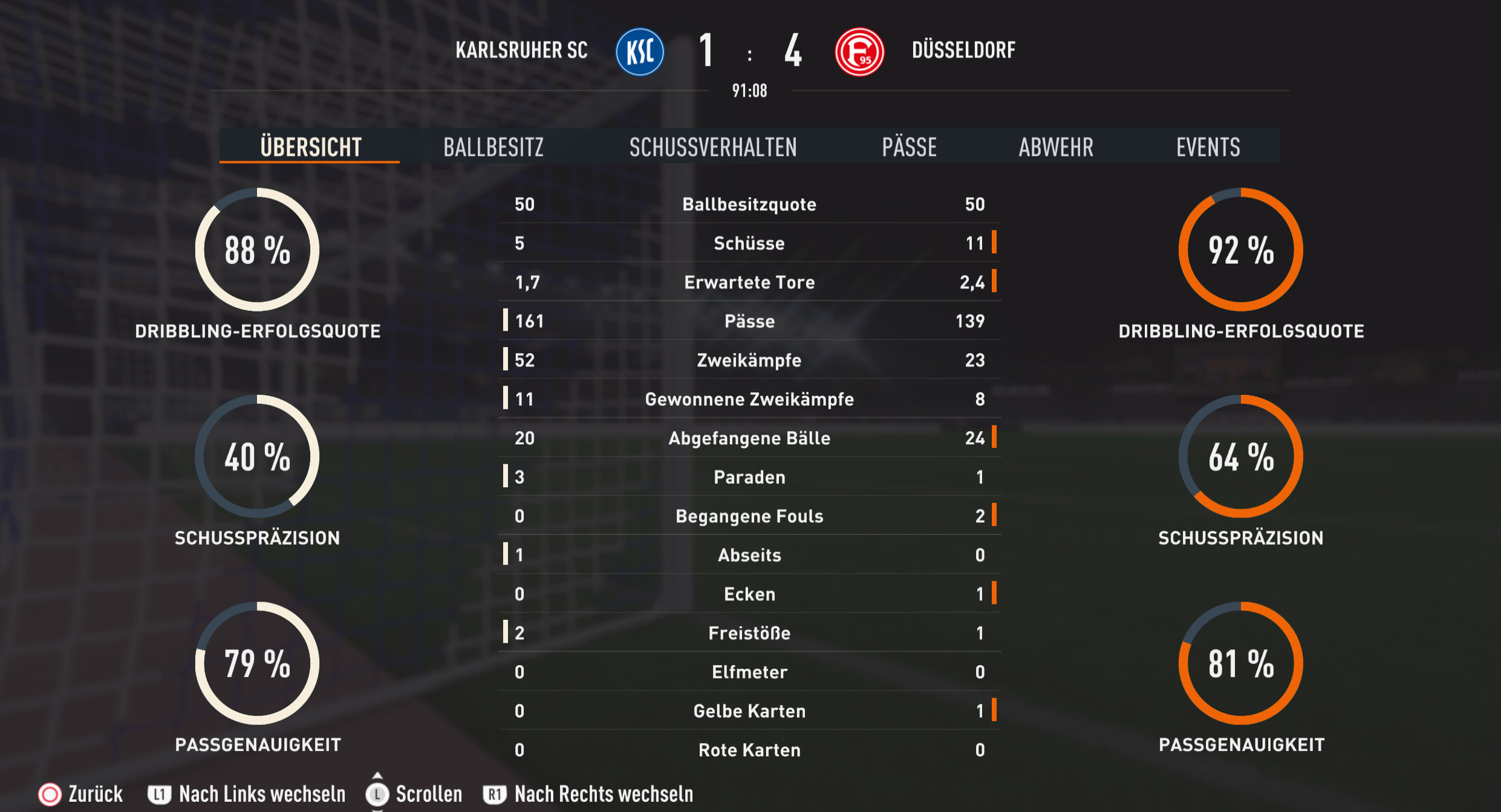Select the Übersicht tab
The width and height of the screenshot is (1501, 812).
click(x=310, y=147)
